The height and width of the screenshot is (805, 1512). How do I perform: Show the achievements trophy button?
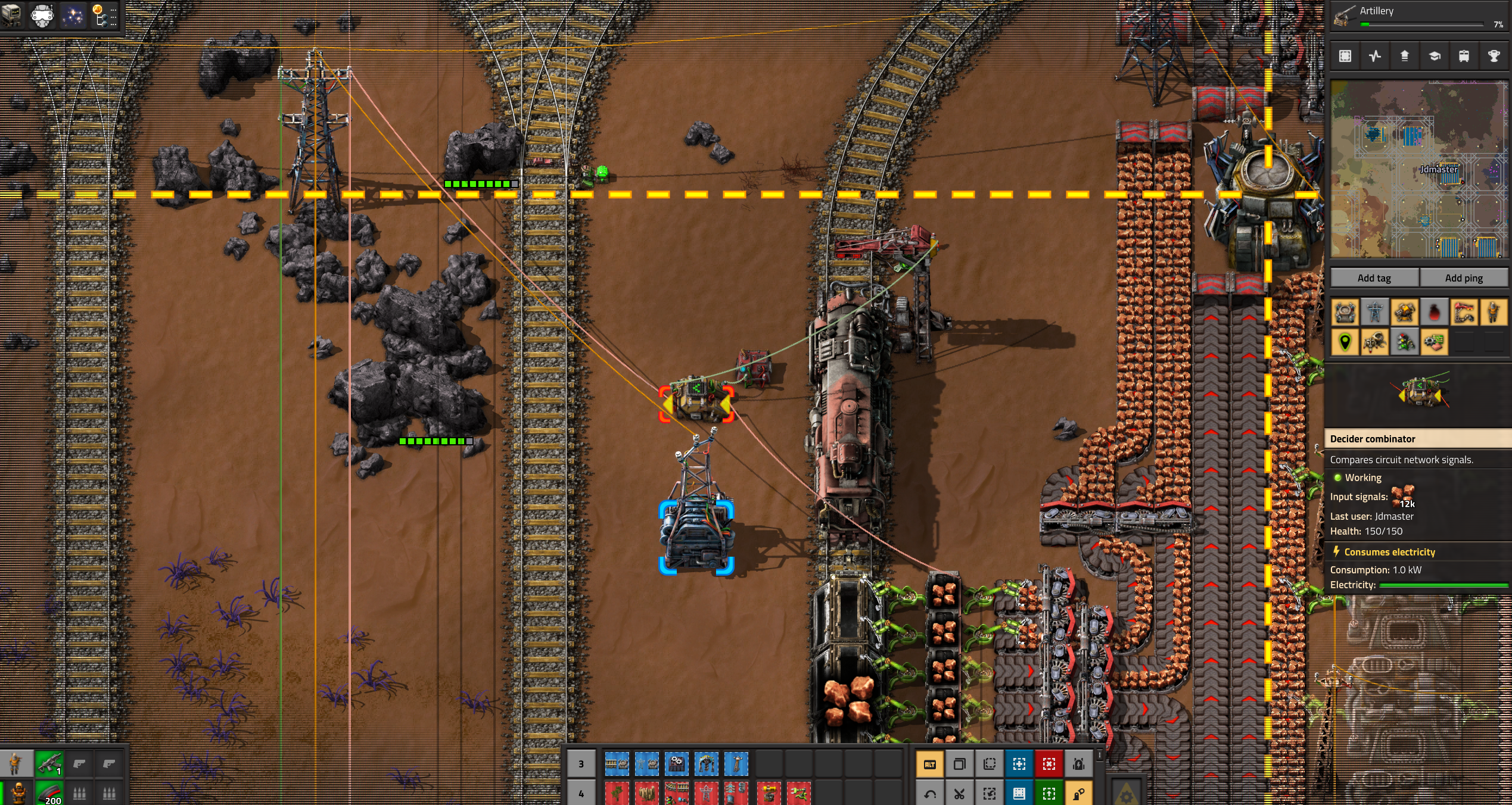(x=1494, y=56)
